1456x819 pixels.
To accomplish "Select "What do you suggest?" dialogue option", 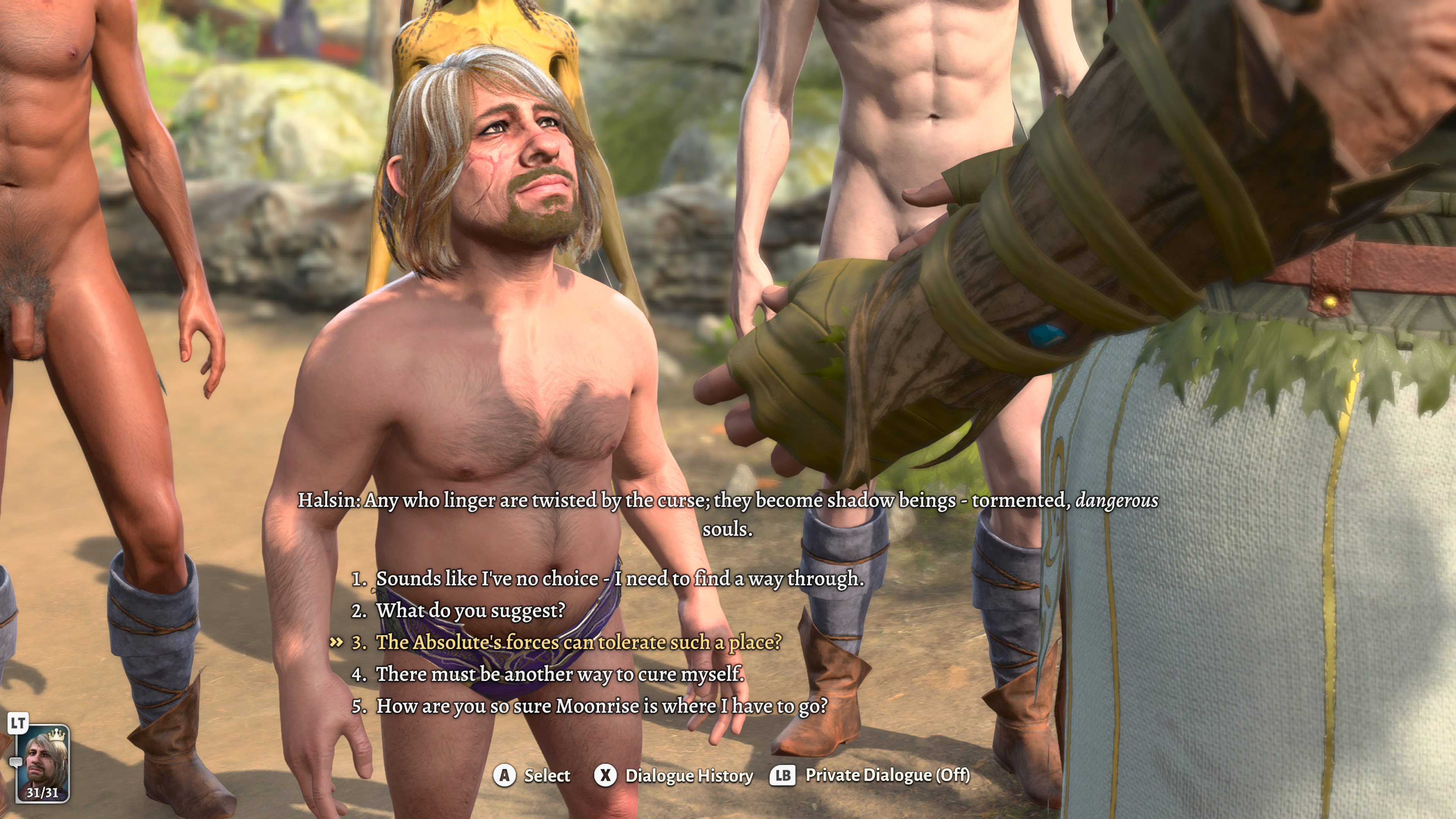I will click(470, 610).
